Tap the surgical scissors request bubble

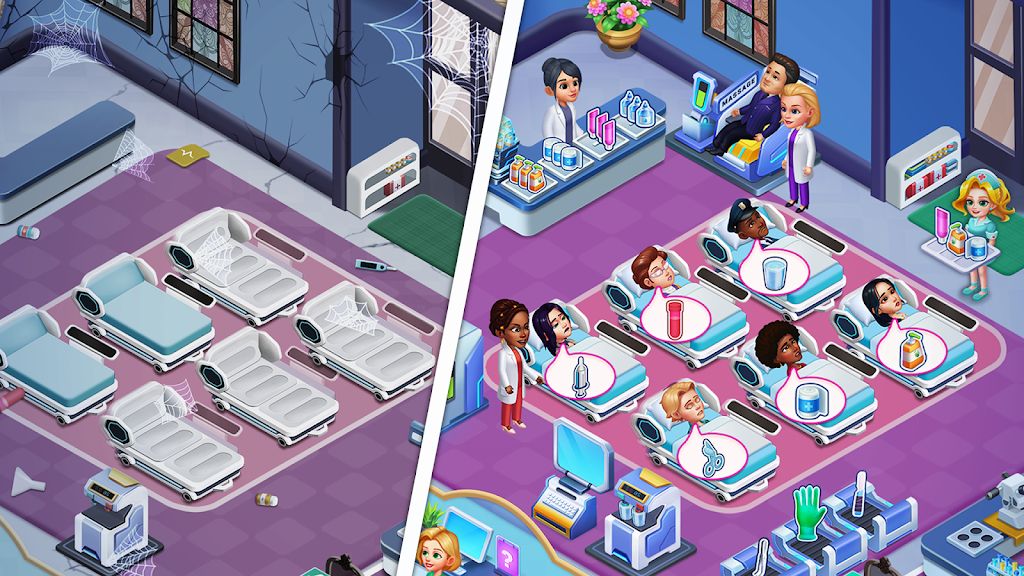[708, 451]
